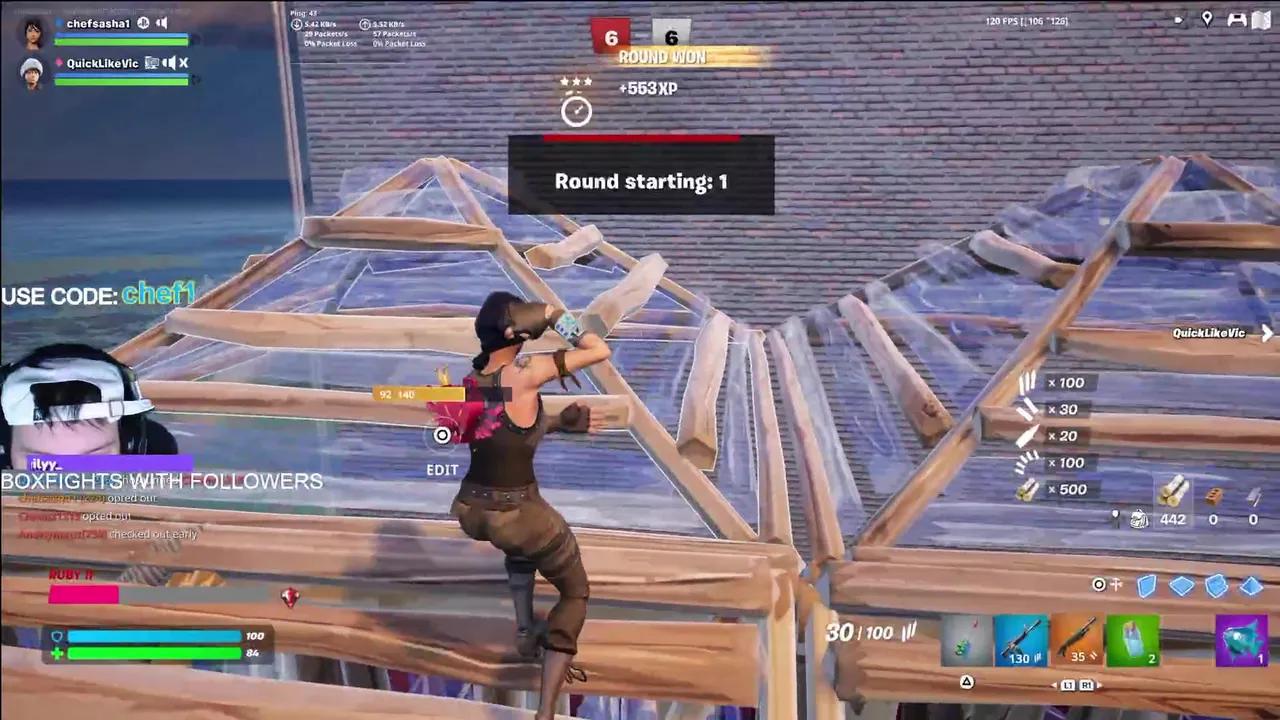Toggle the headset icon next to chefsasha1
Viewport: 1280px width, 720px height.
pyautogui.click(x=142, y=22)
